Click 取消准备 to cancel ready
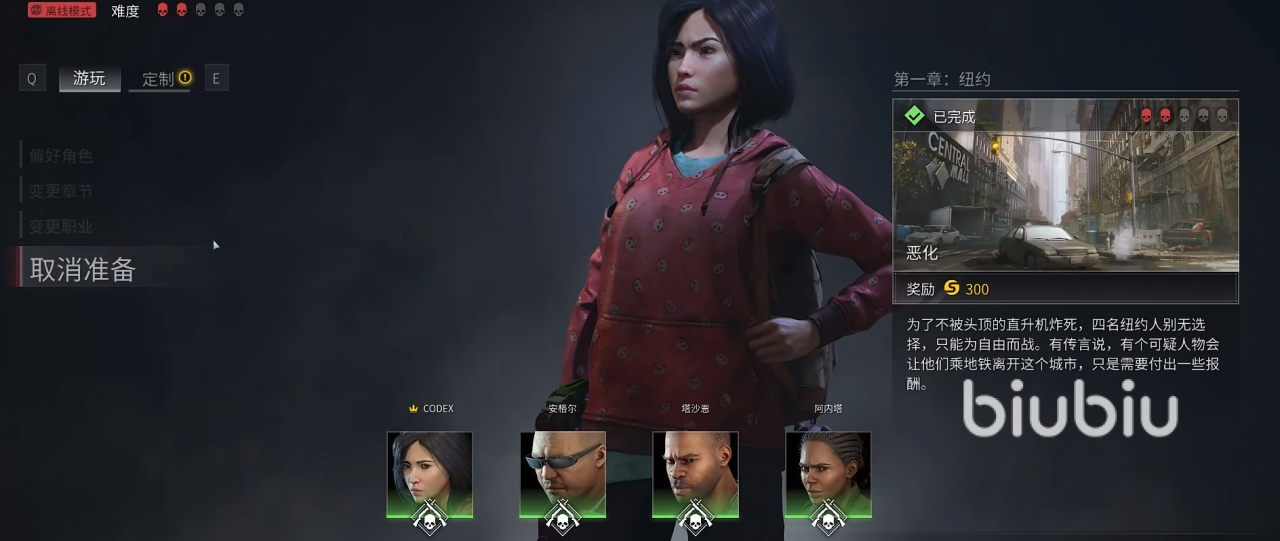 coord(83,269)
